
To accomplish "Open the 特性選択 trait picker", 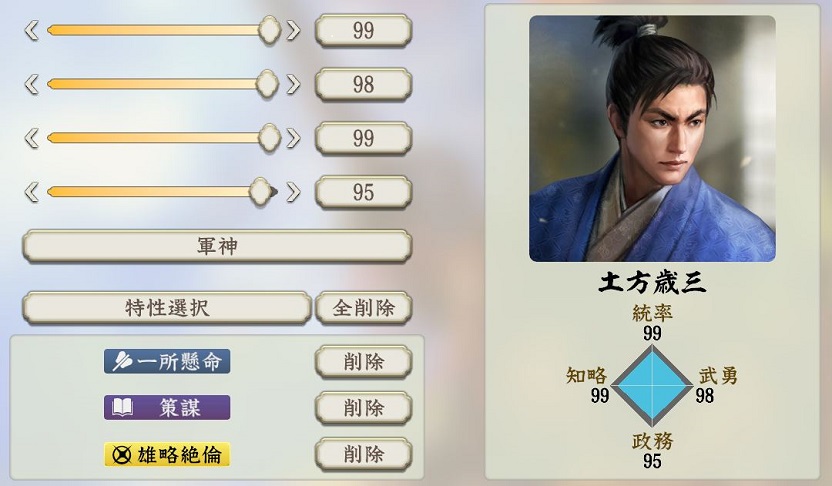I will coord(166,308).
